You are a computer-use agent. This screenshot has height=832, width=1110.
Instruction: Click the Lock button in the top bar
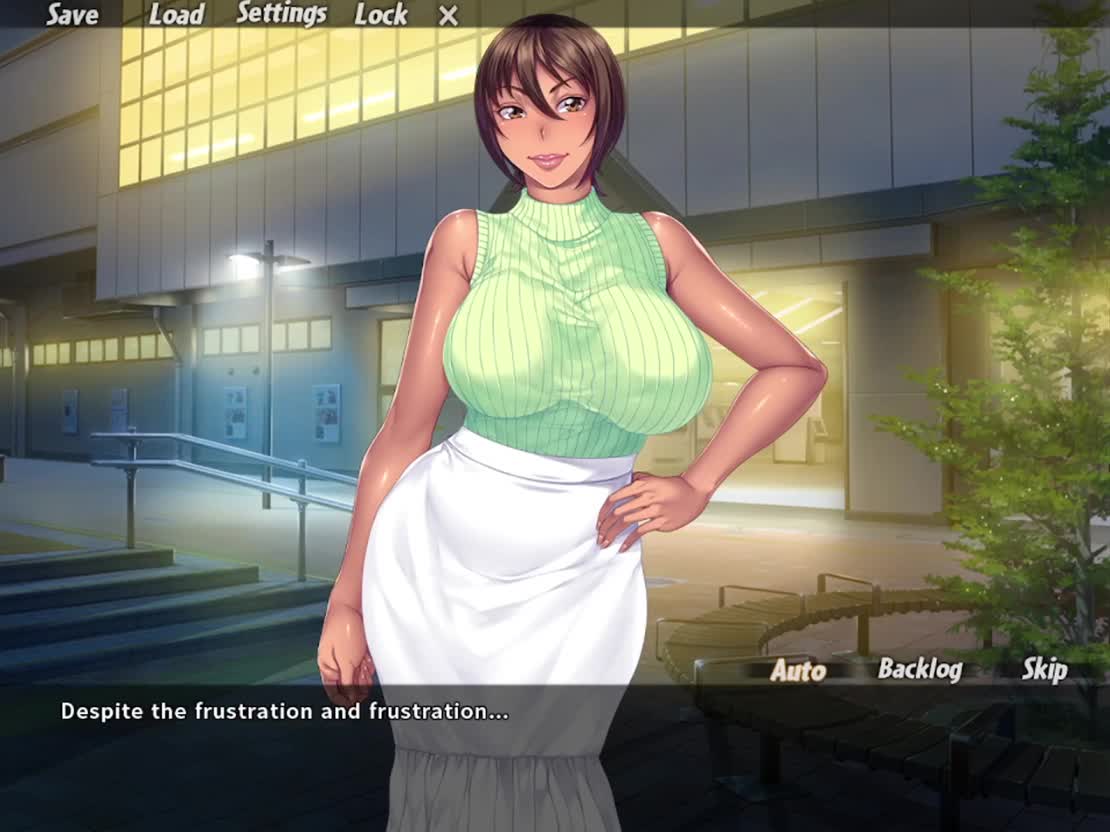pyautogui.click(x=380, y=15)
